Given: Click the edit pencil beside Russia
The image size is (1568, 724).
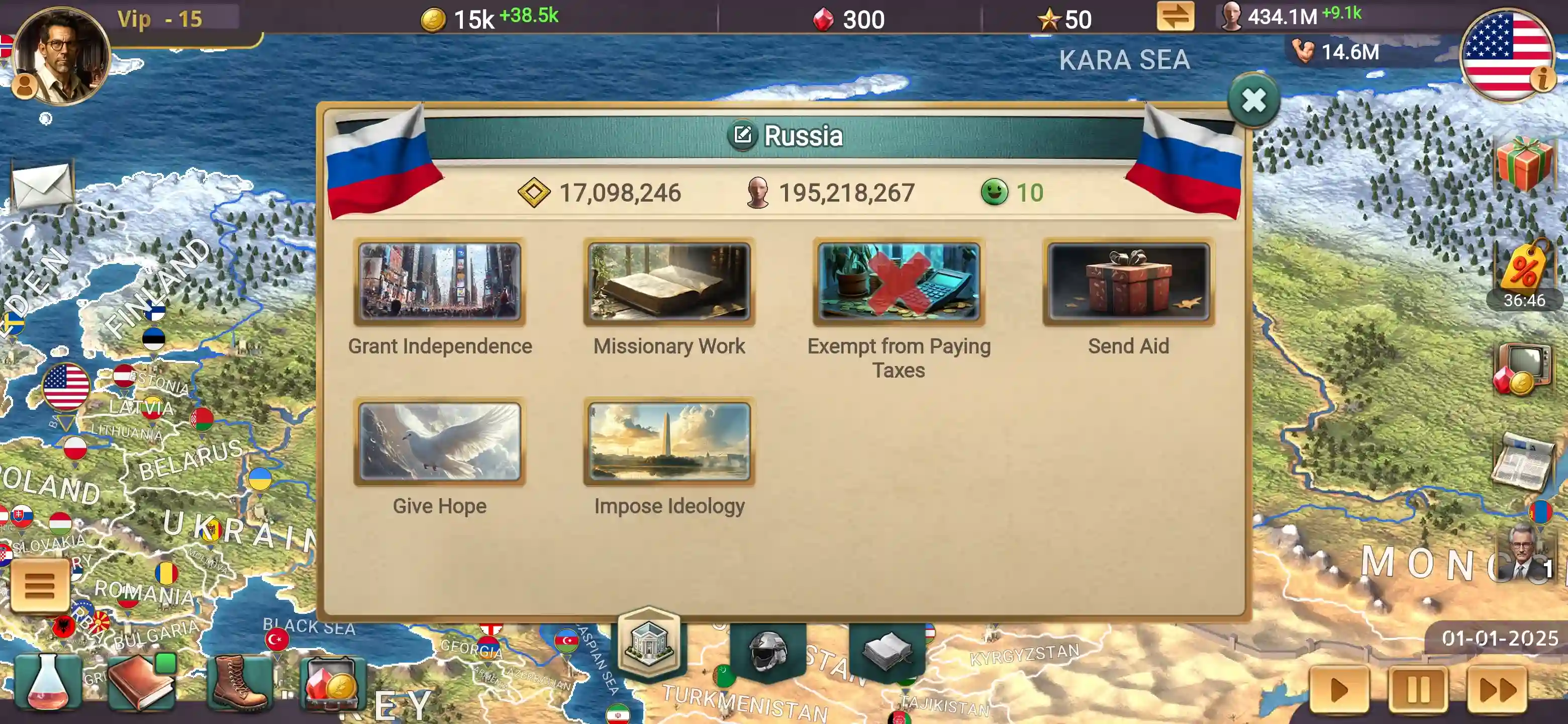Looking at the screenshot, I should click(x=743, y=135).
